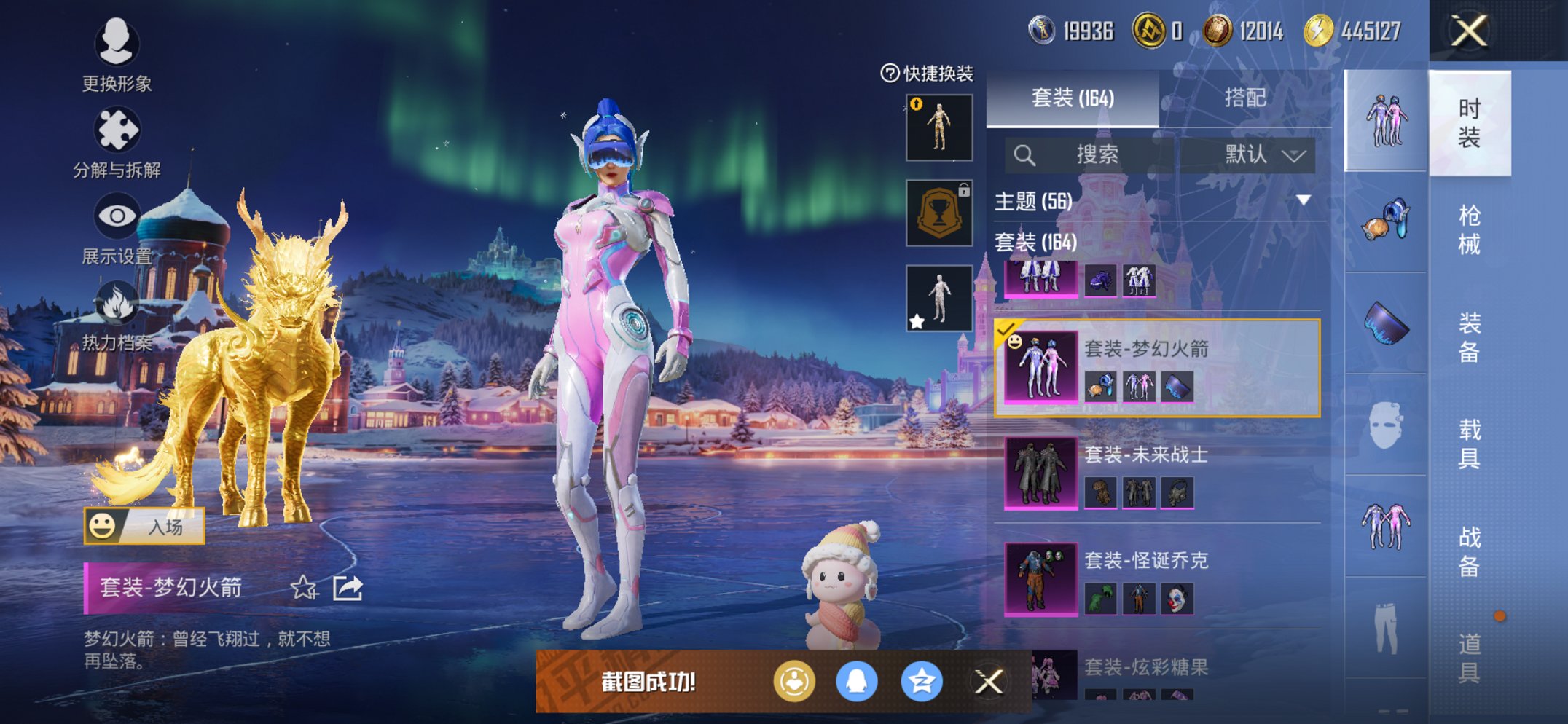Close the wardrobe screen
1568x724 pixels.
[1469, 31]
